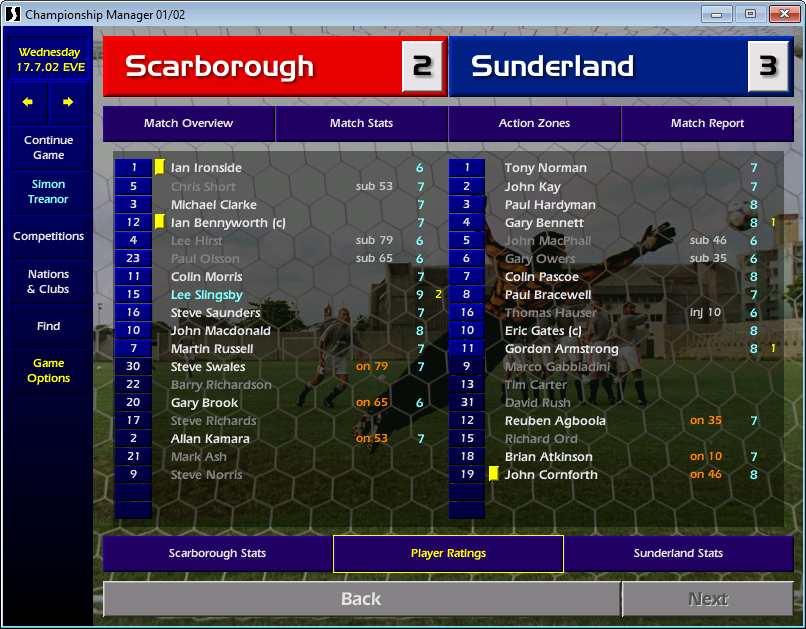Open Nations & Clubs
Viewport: 806px width, 629px height.
click(x=48, y=282)
